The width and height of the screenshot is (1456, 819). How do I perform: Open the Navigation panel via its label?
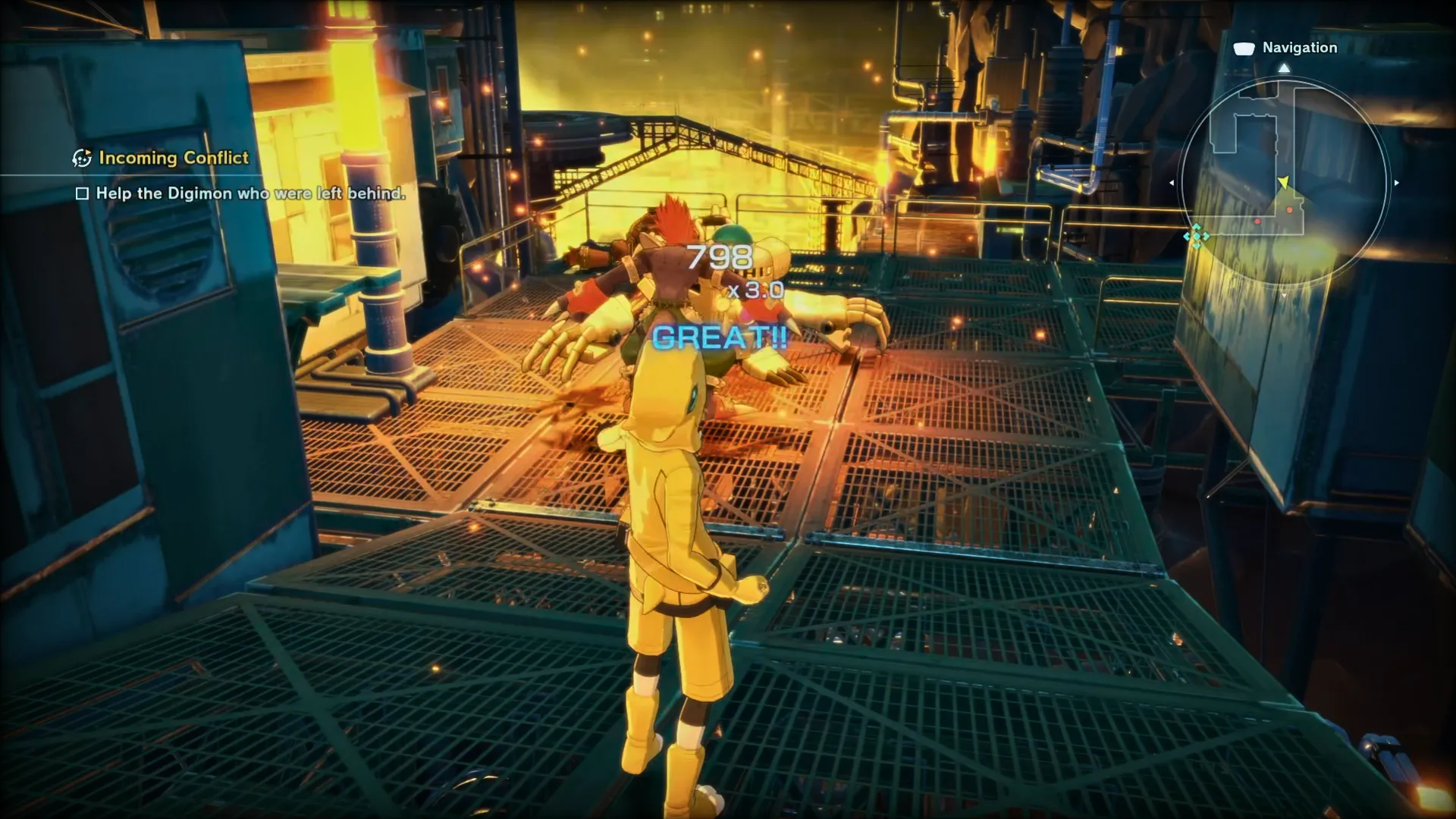[1300, 47]
